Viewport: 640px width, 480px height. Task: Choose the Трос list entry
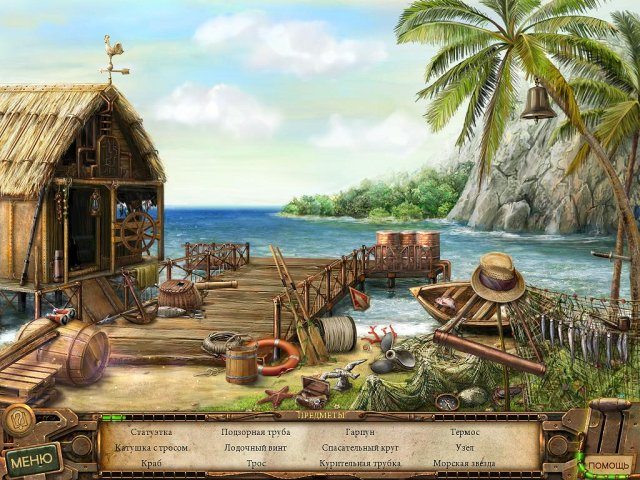pos(256,464)
